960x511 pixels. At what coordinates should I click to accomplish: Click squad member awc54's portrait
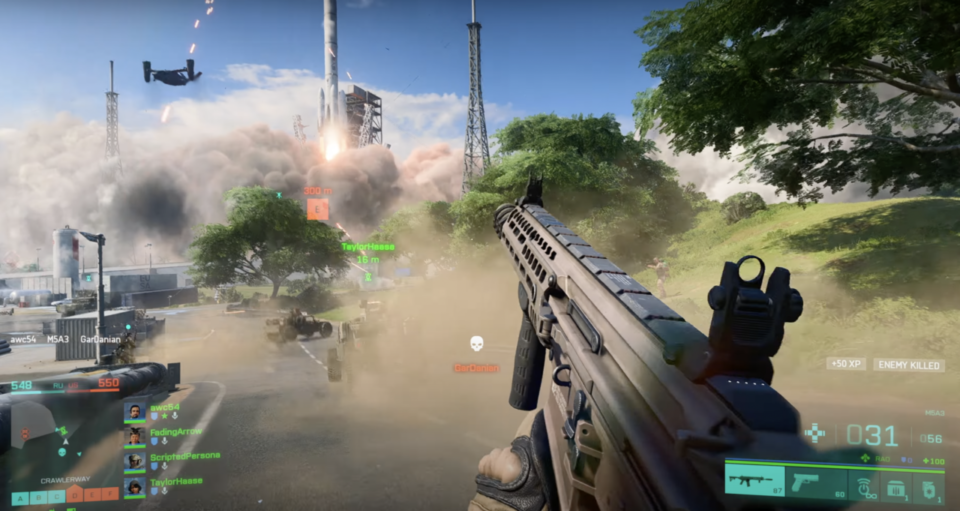[x=134, y=412]
